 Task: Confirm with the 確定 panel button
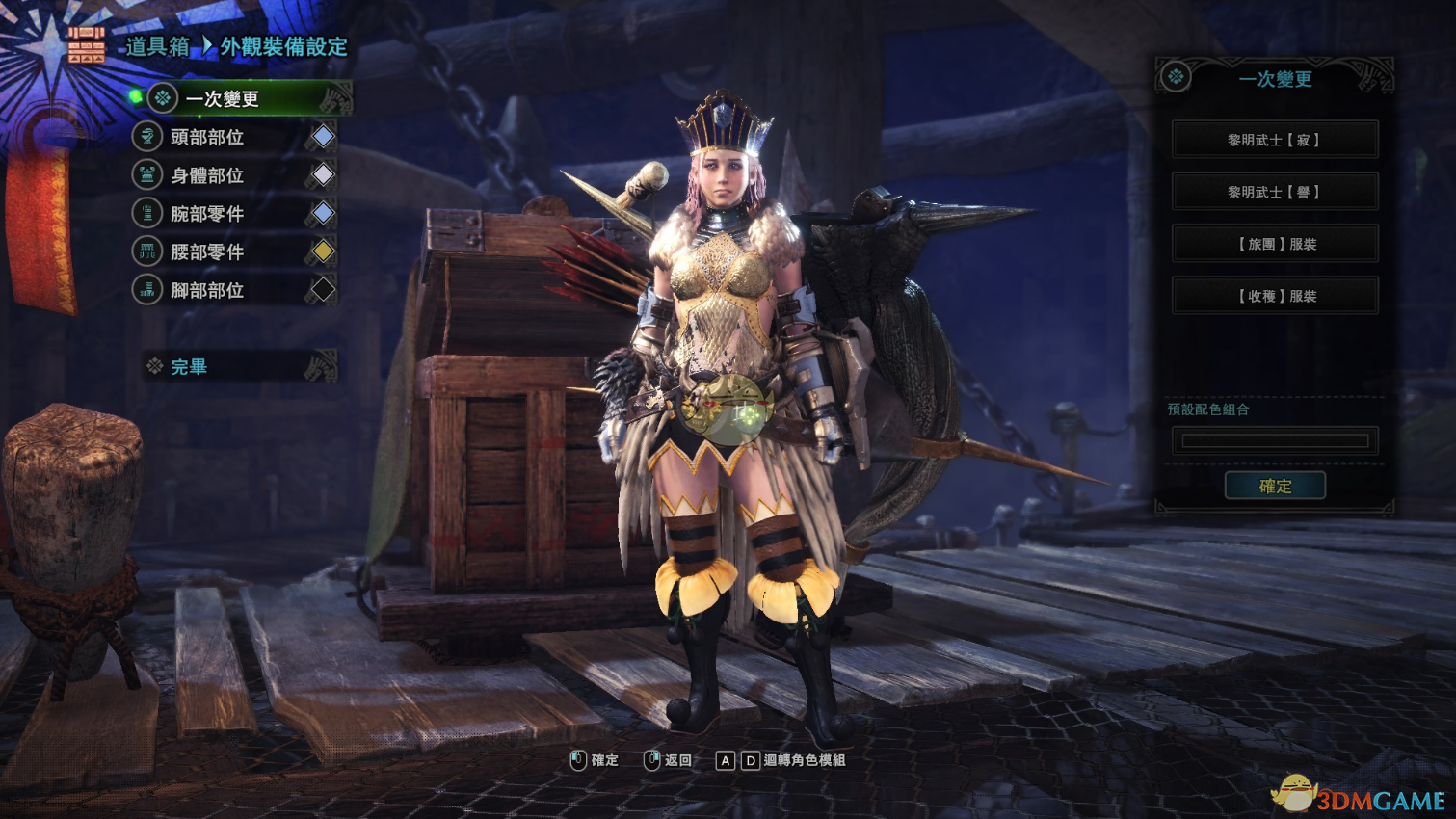click(x=1274, y=486)
